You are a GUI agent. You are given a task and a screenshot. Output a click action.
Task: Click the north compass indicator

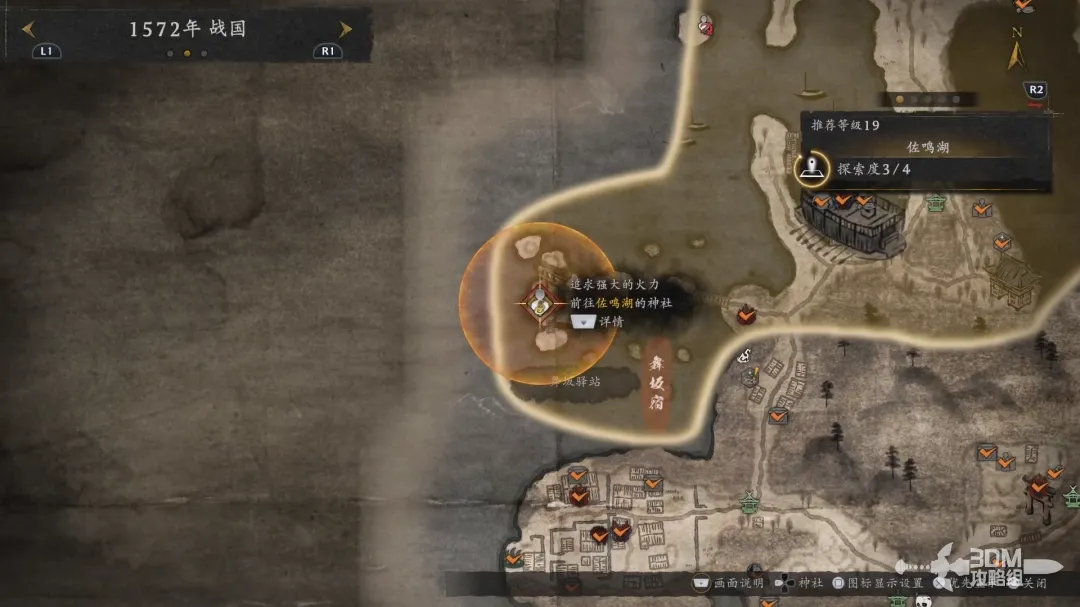click(x=1016, y=48)
